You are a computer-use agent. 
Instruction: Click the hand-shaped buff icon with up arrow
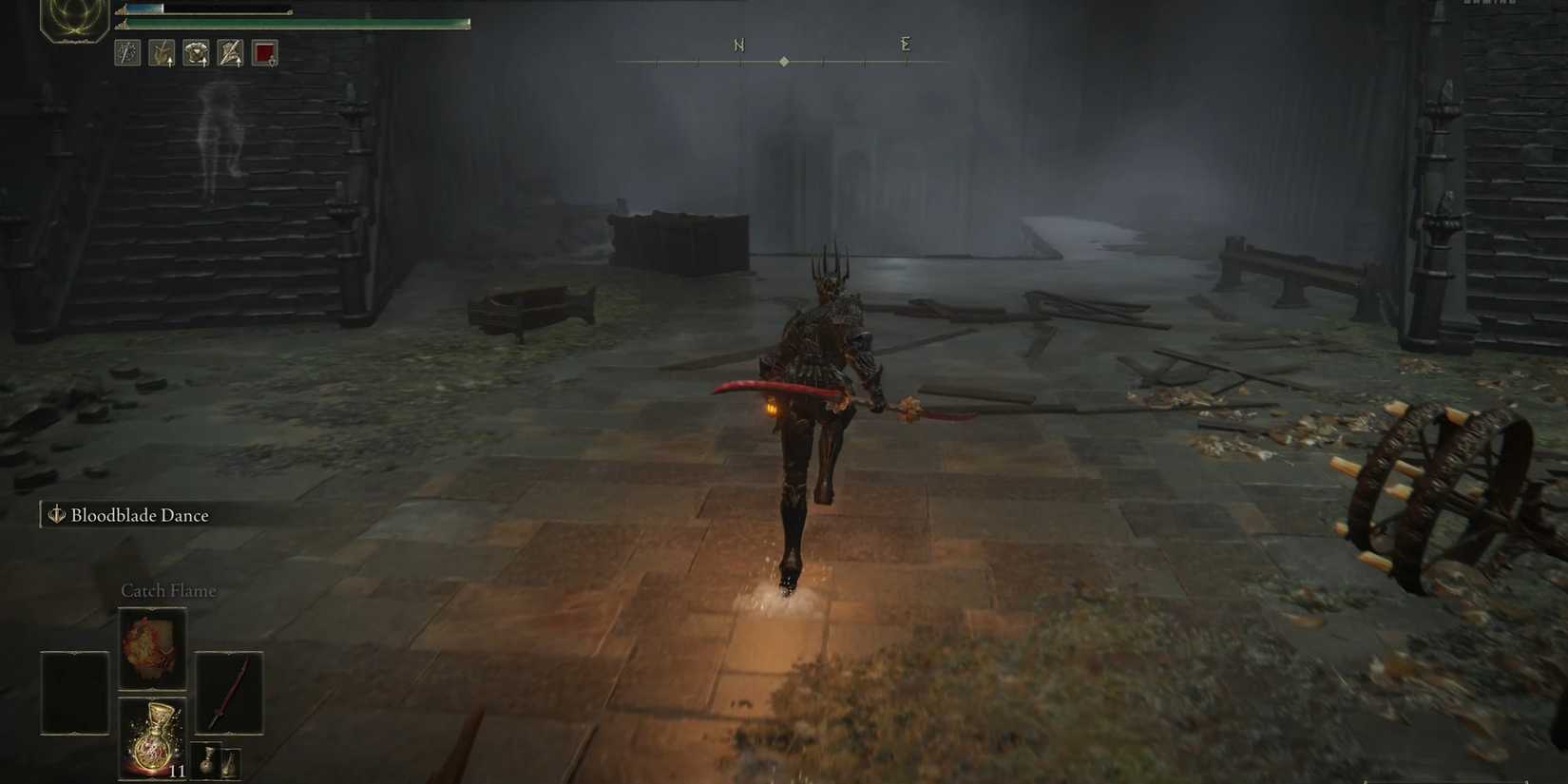[161, 54]
